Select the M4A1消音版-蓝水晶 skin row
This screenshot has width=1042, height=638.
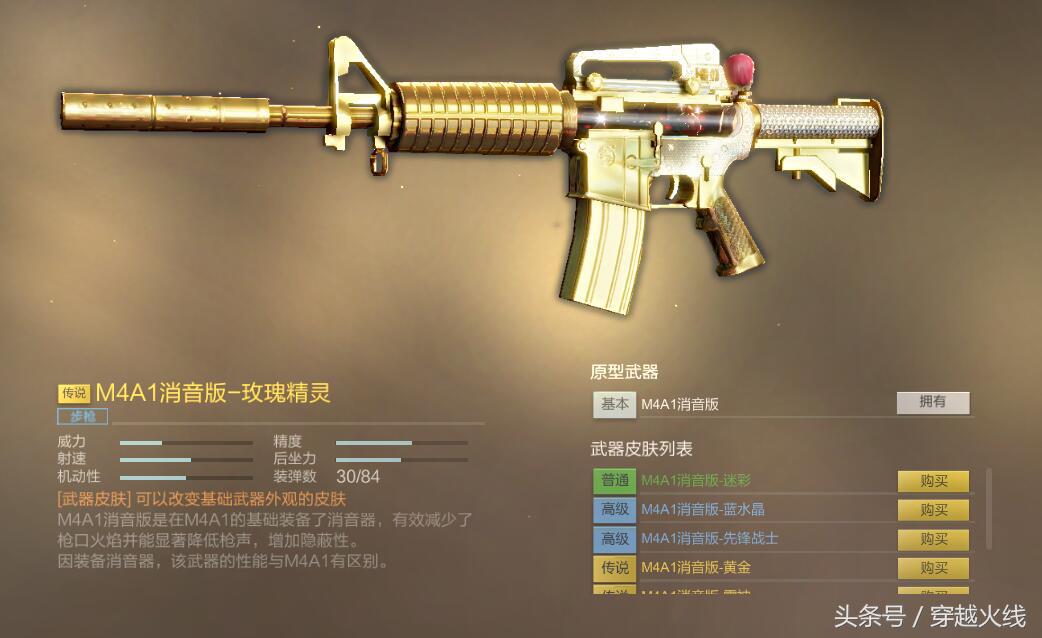point(702,510)
